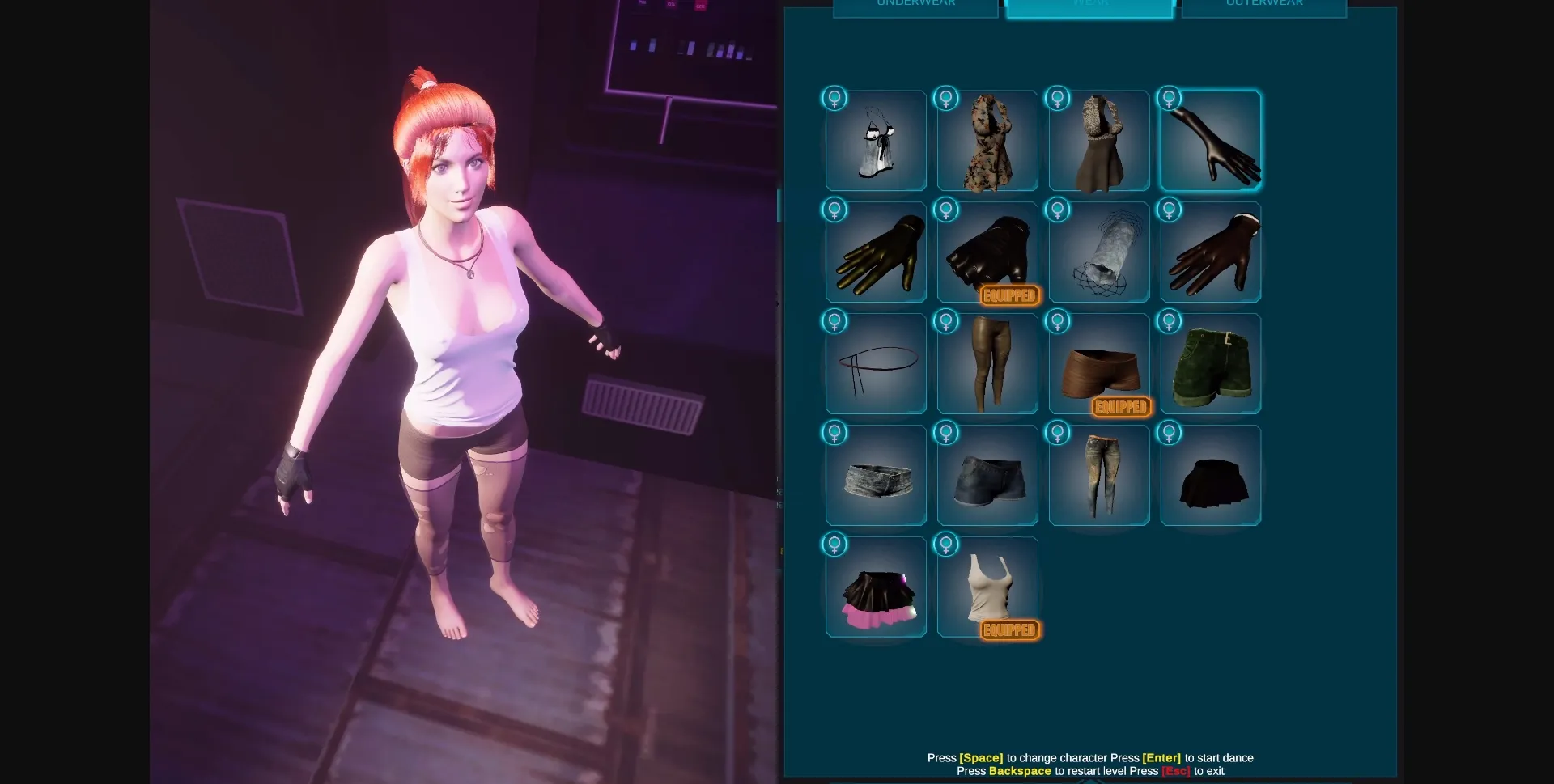Click the female symbol on the green shorts
1554x784 pixels.
tap(1170, 321)
